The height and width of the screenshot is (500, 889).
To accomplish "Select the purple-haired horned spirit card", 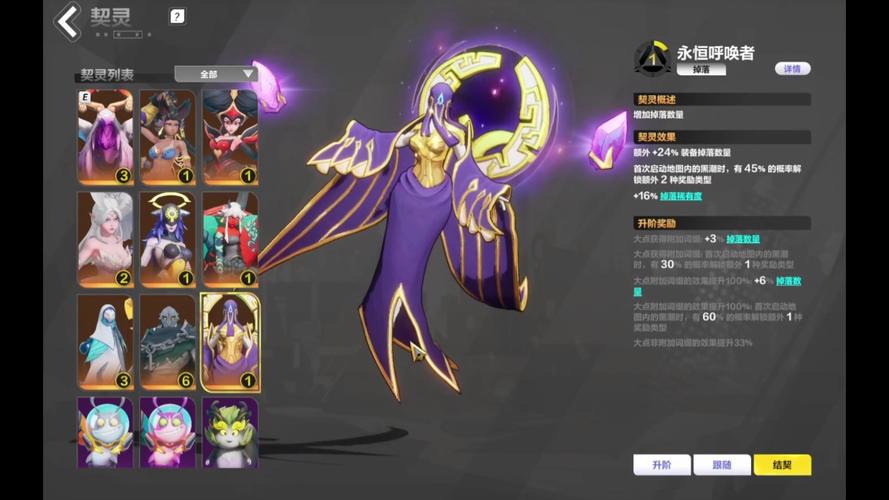I will (105, 137).
